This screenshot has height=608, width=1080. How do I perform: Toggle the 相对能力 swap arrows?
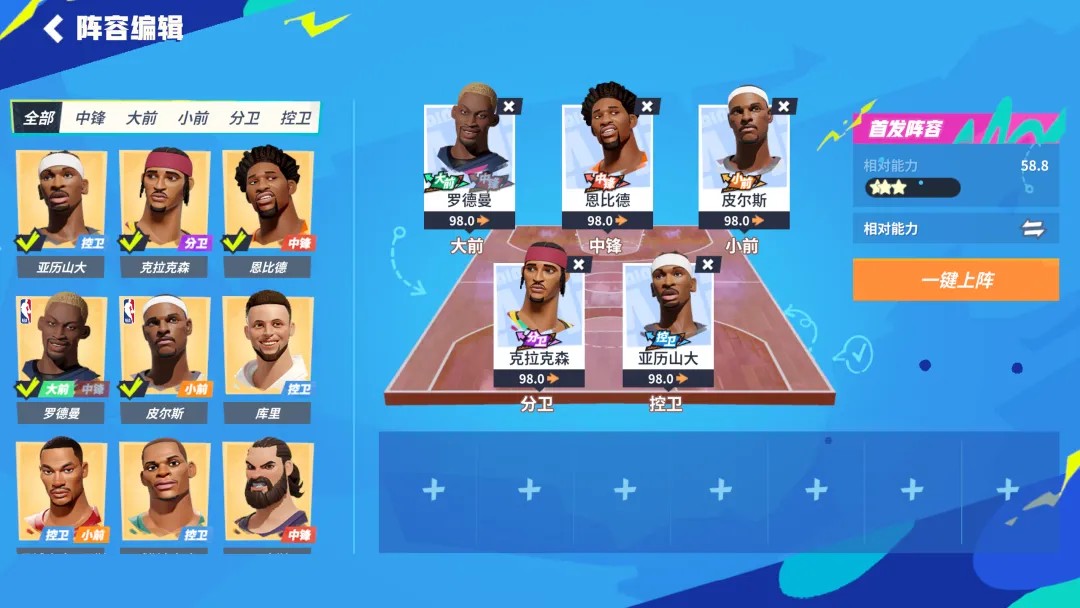click(x=1033, y=229)
